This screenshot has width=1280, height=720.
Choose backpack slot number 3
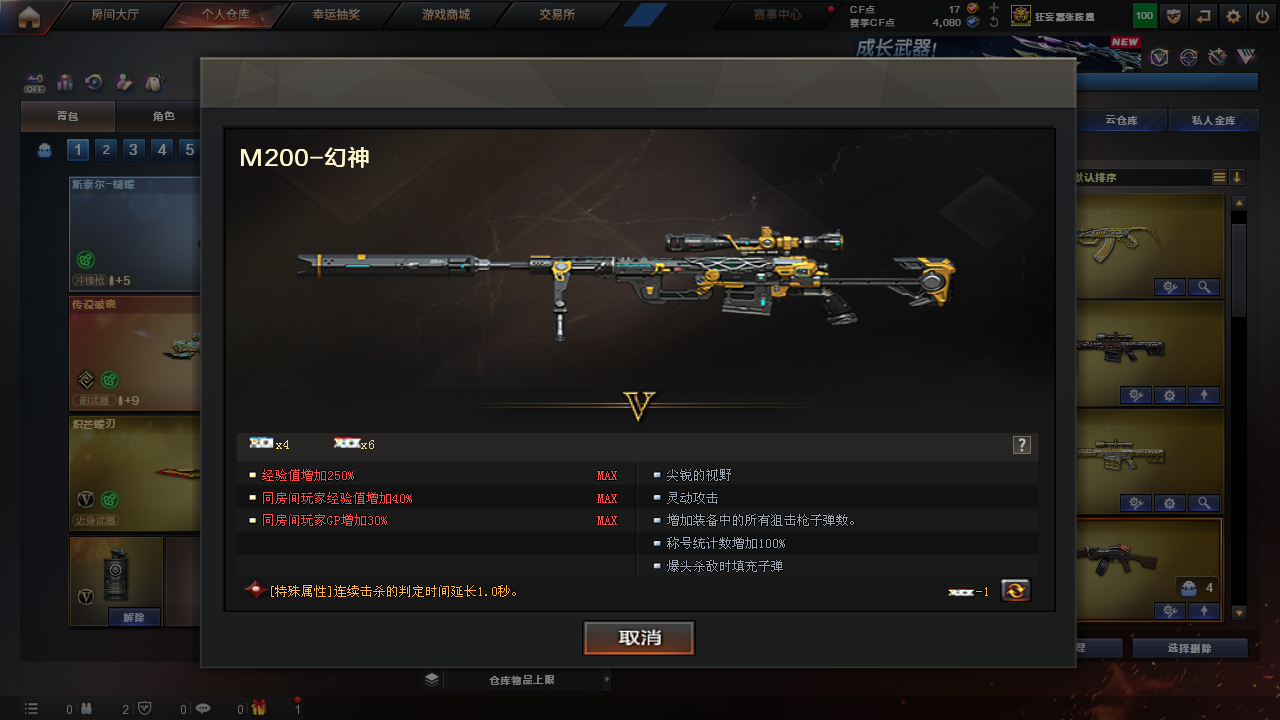point(133,150)
